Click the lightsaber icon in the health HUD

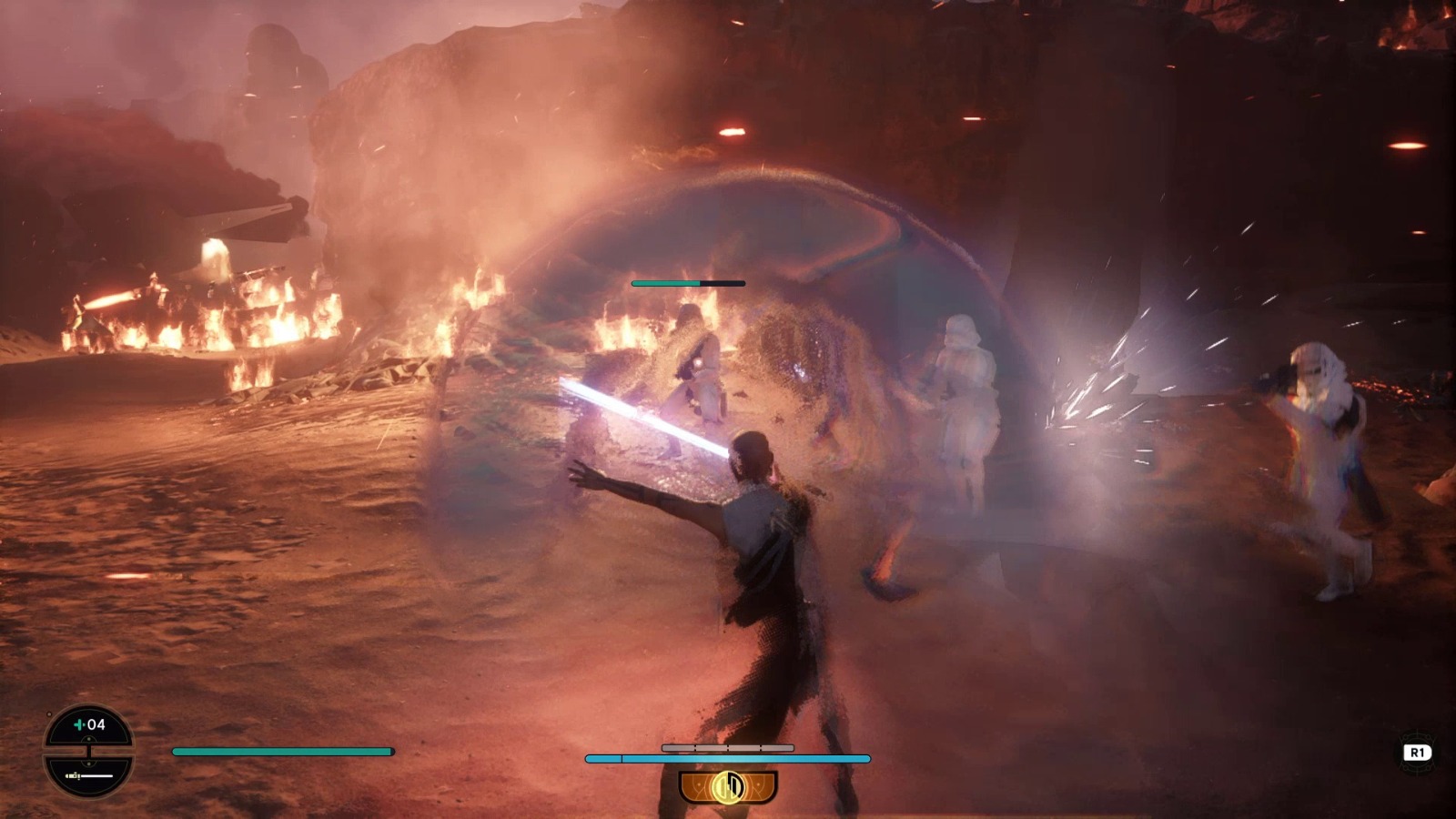(x=88, y=775)
